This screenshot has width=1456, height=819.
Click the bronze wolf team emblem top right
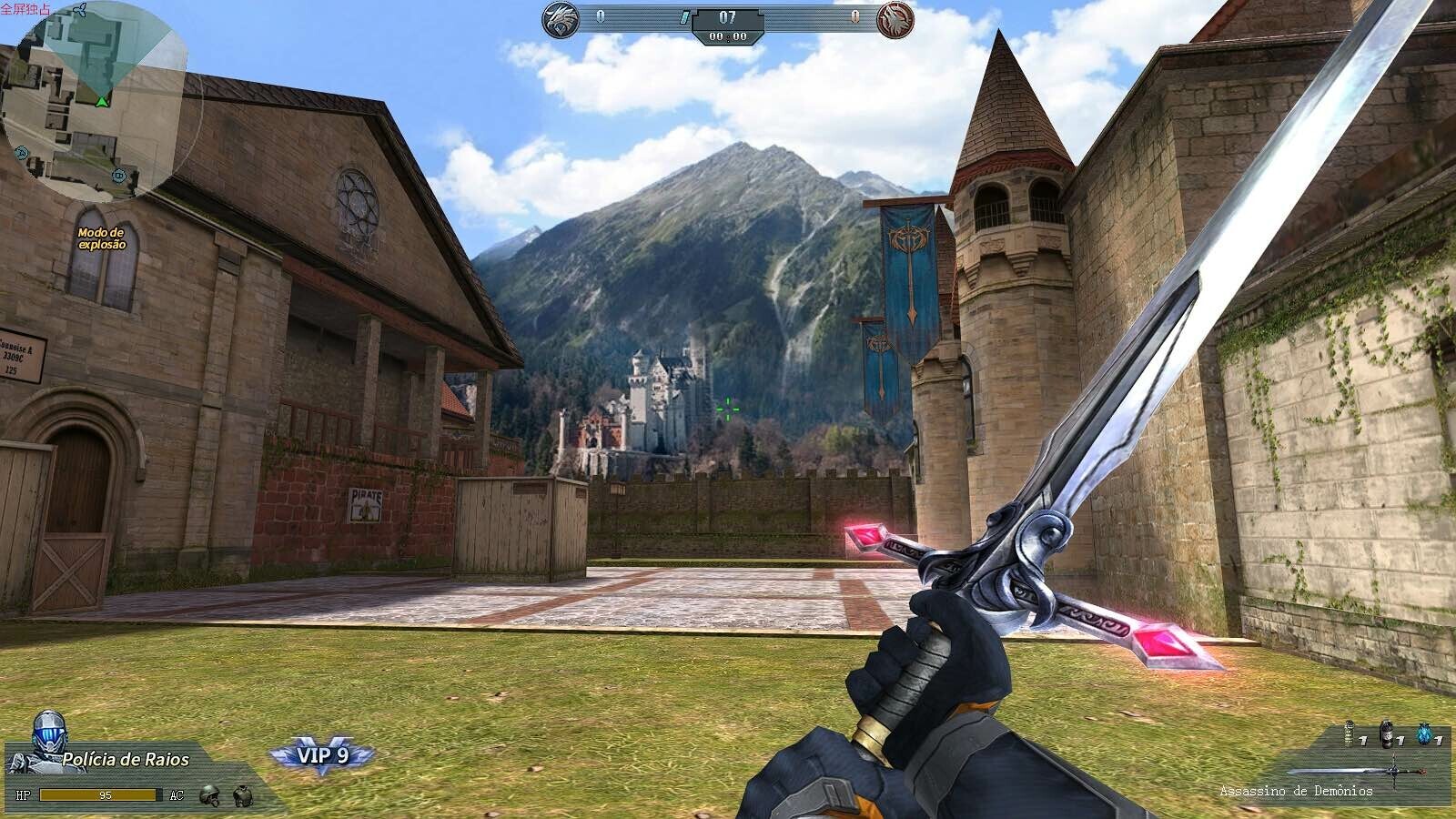pos(895,18)
